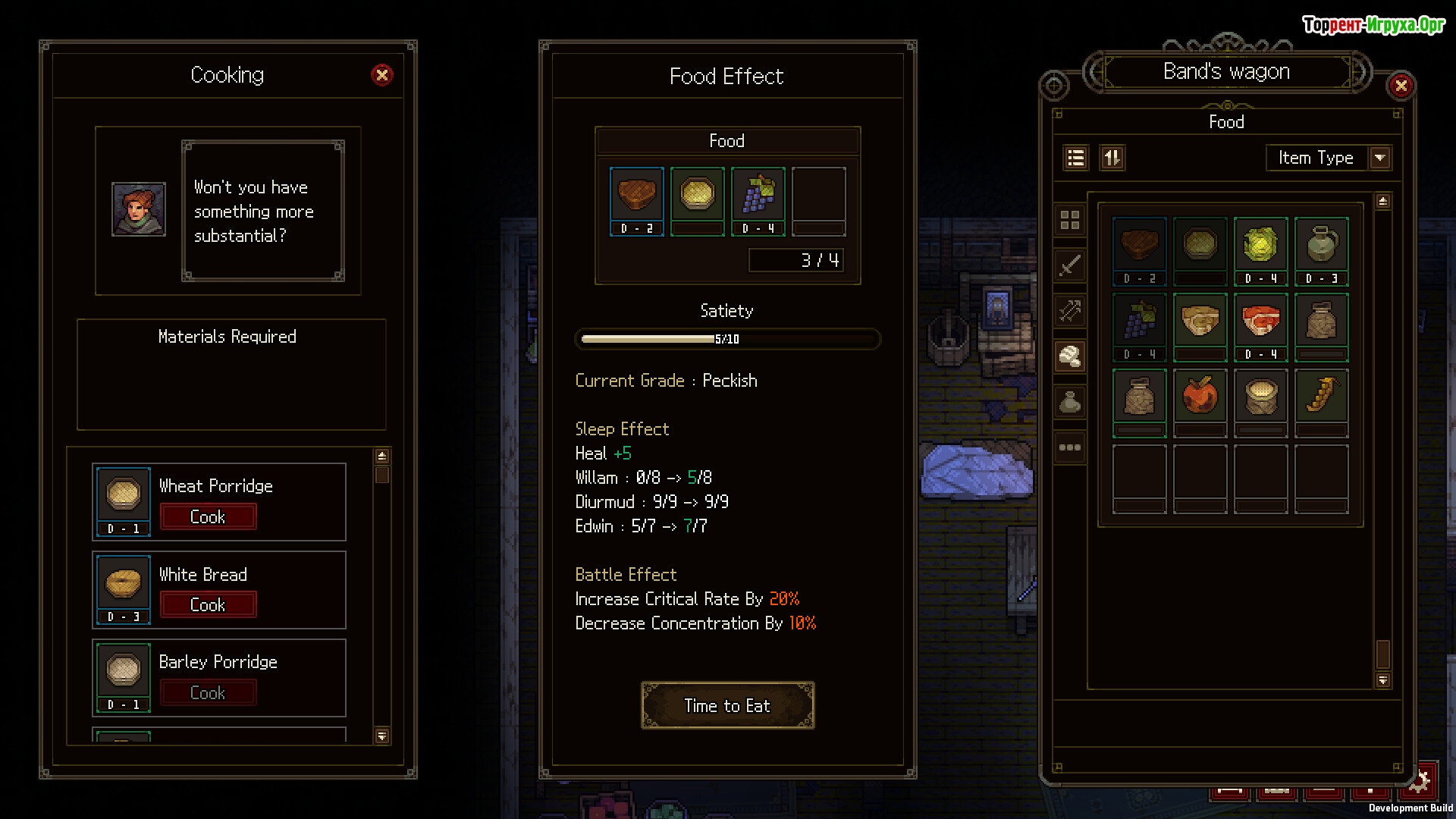Remove grapes from the Food meal slots
The height and width of the screenshot is (819, 1456).
click(758, 196)
